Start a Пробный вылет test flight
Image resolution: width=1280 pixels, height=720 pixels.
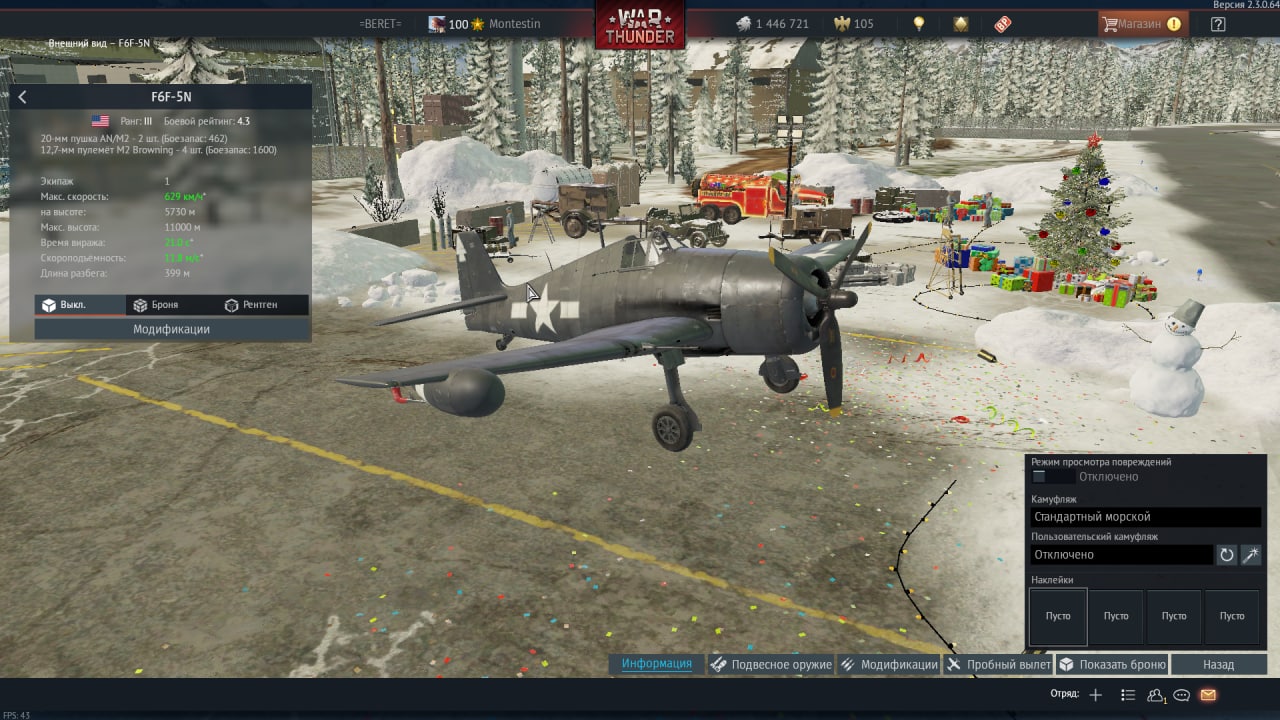coord(998,664)
